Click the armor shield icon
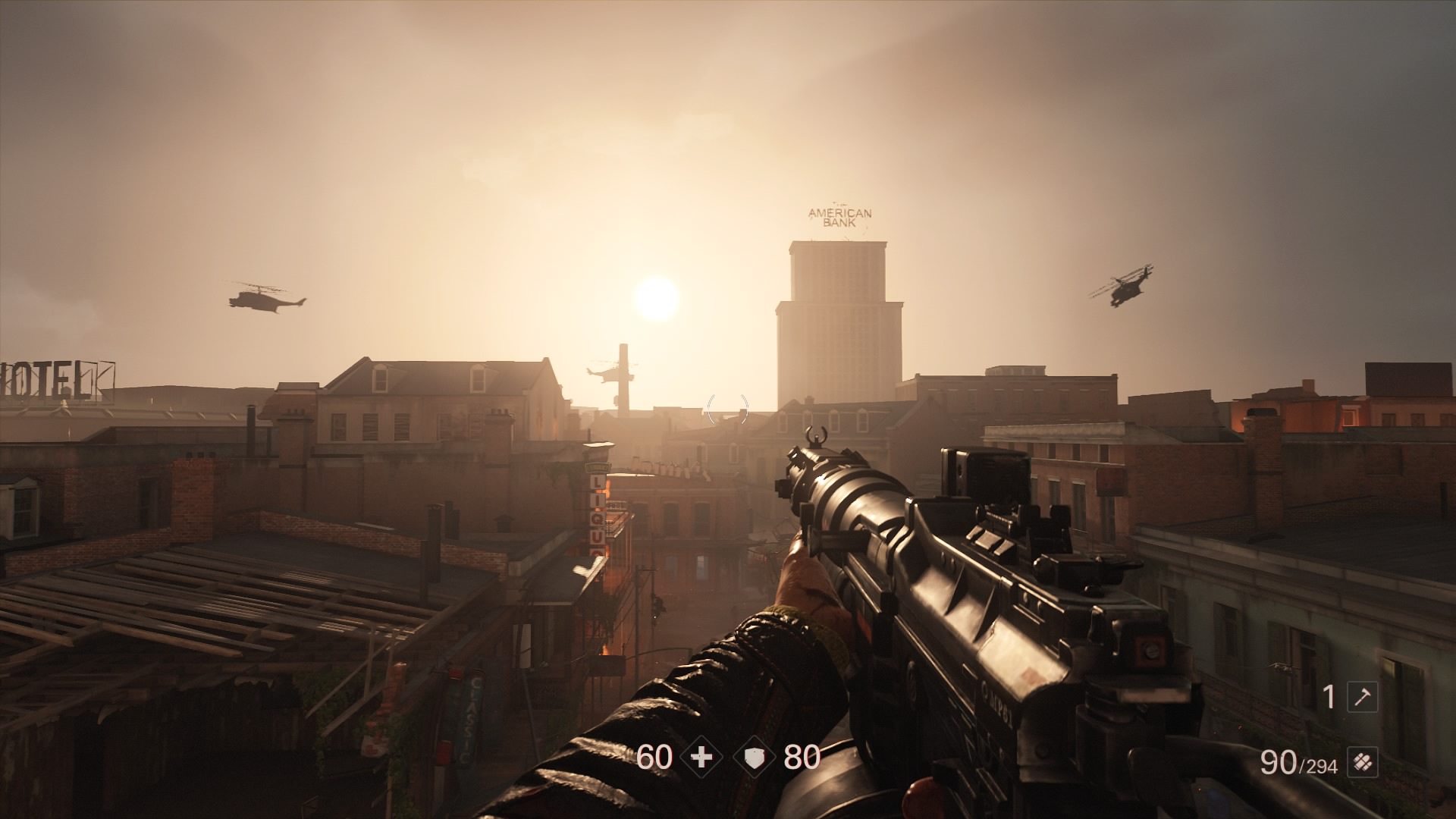1456x819 pixels. [x=754, y=757]
